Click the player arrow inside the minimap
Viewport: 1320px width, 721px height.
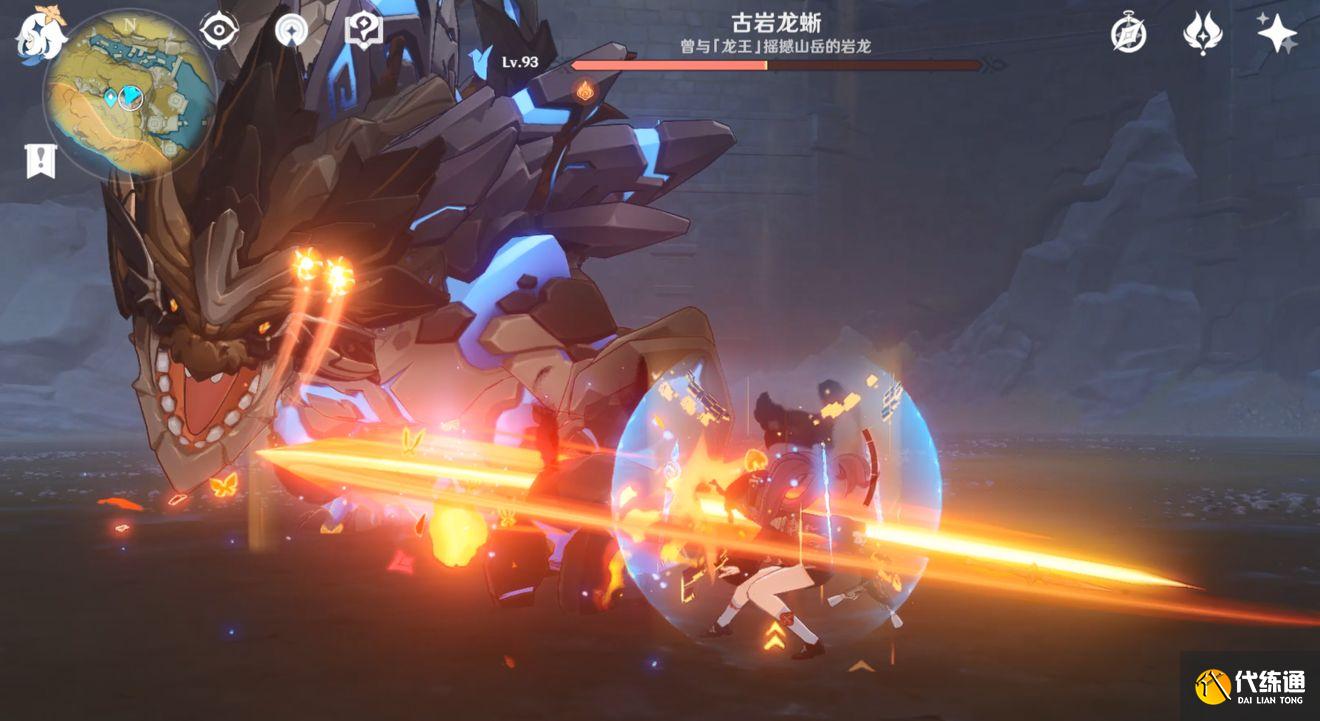pyautogui.click(x=131, y=97)
